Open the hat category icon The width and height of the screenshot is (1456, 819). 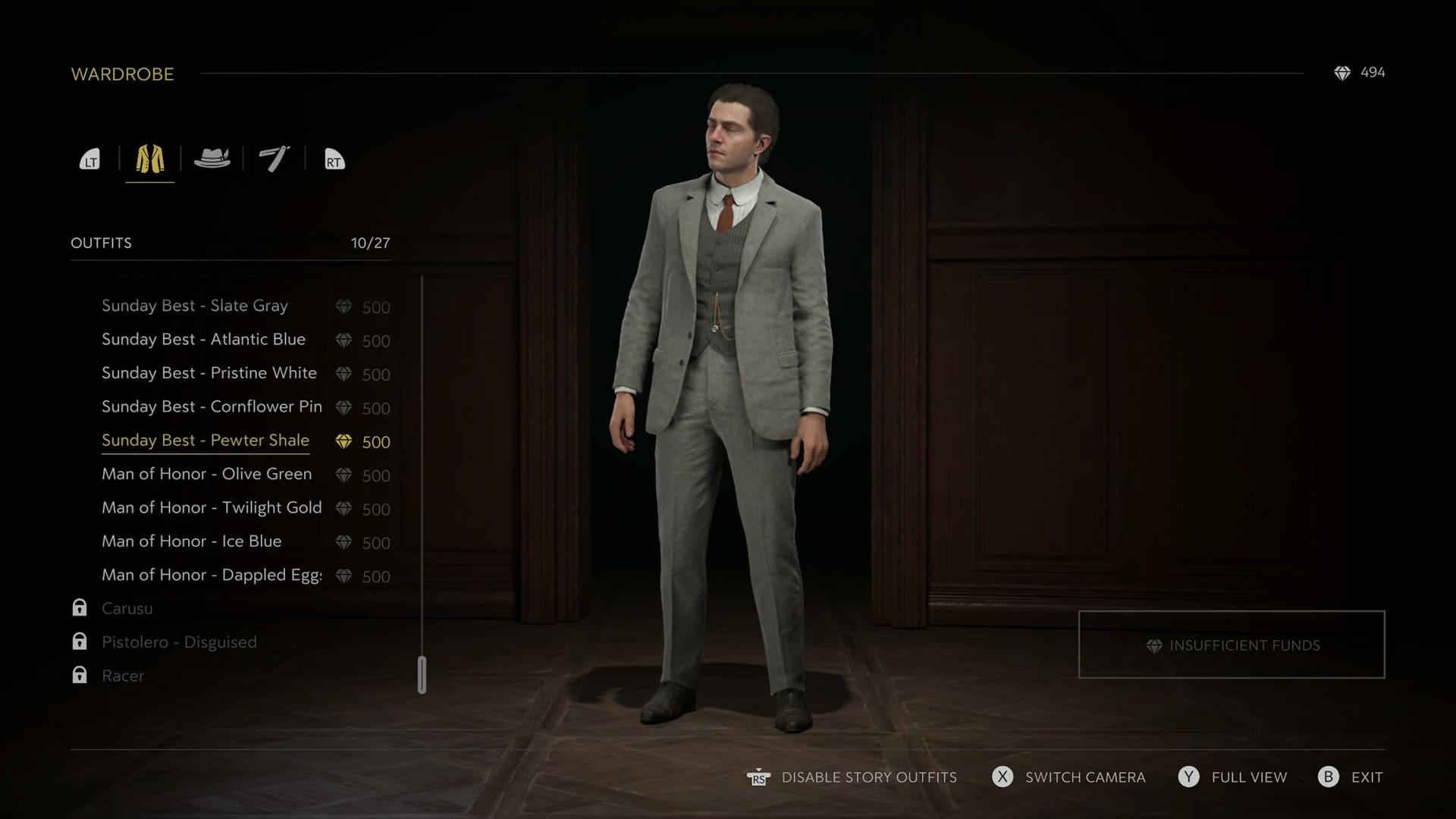pos(212,158)
